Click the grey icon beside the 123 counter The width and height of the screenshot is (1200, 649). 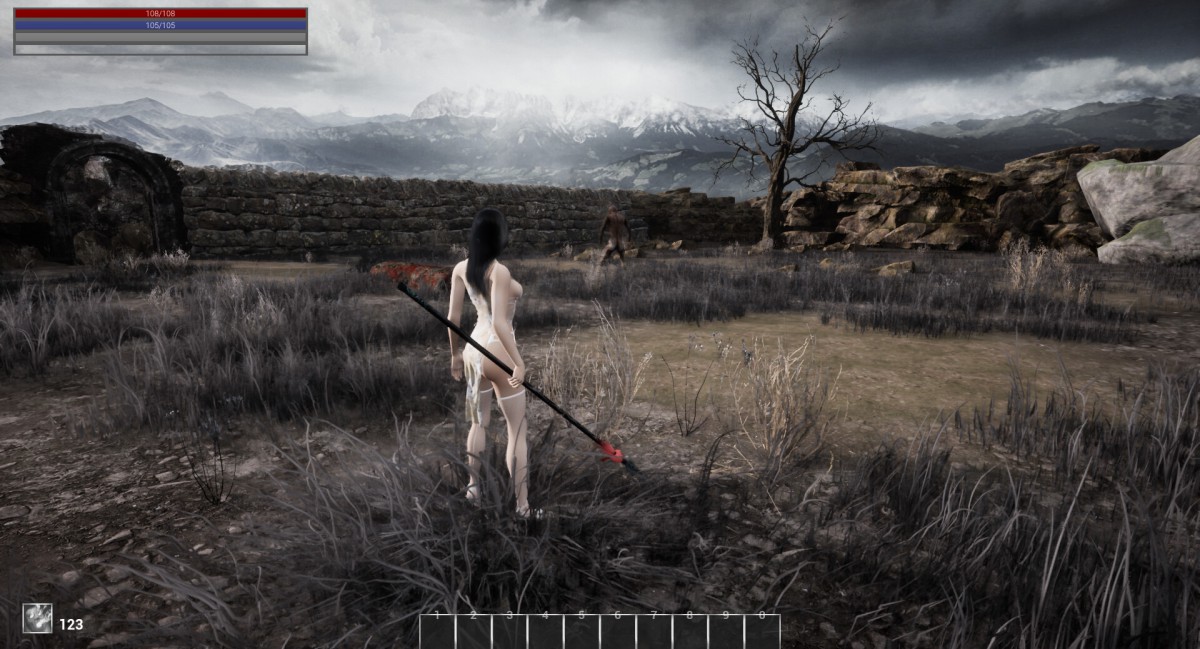pos(38,618)
